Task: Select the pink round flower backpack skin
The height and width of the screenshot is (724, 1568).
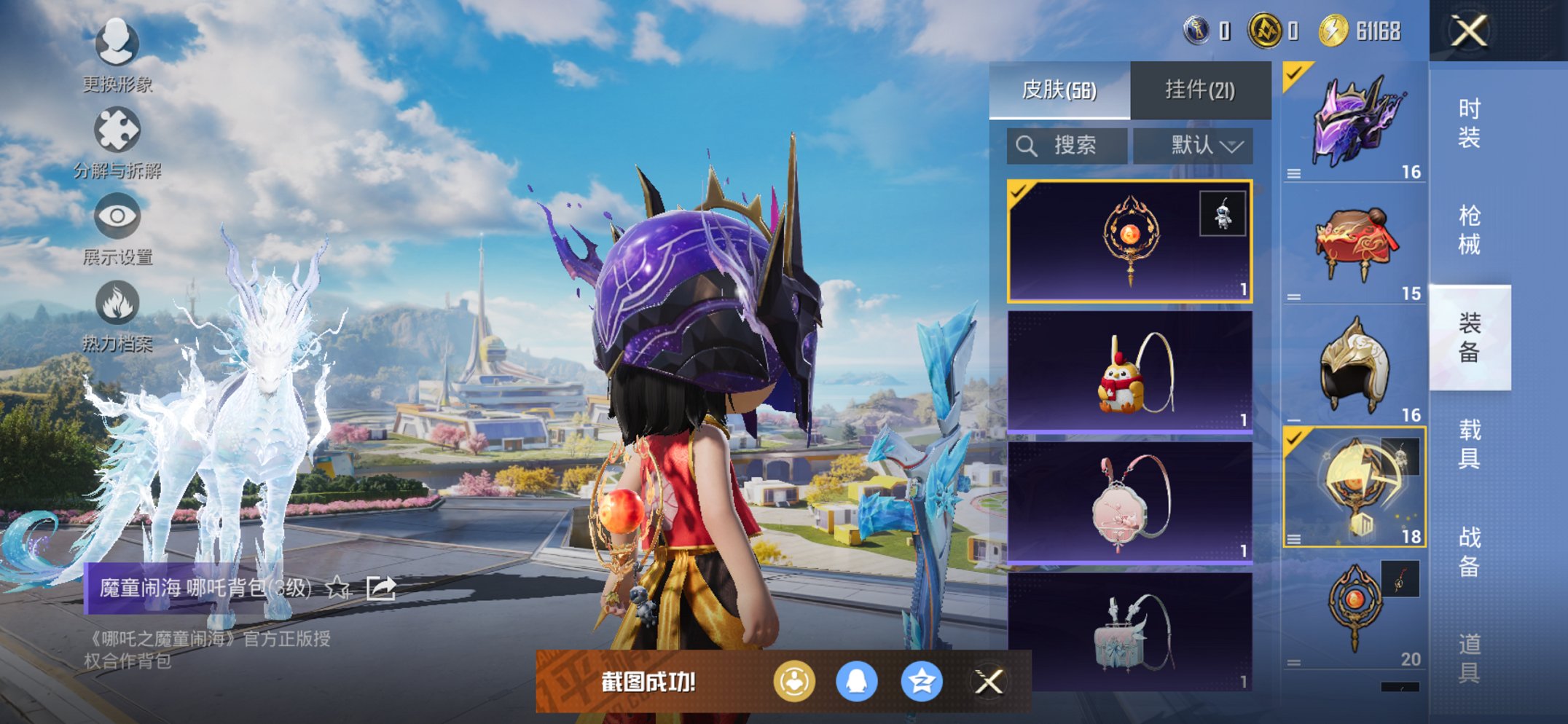Action: [1129, 503]
